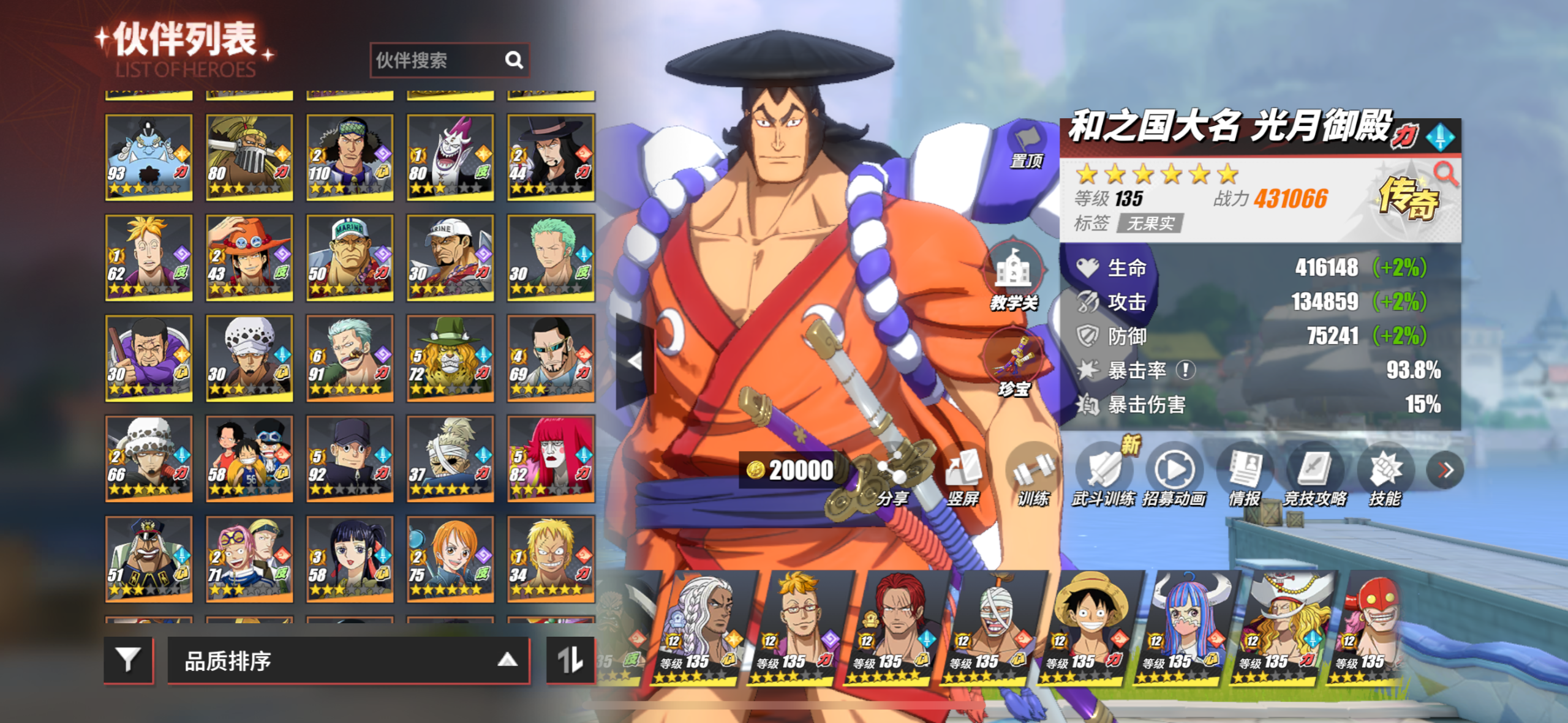Show more options with the red arrow
The width and height of the screenshot is (1568, 723).
[x=1445, y=470]
